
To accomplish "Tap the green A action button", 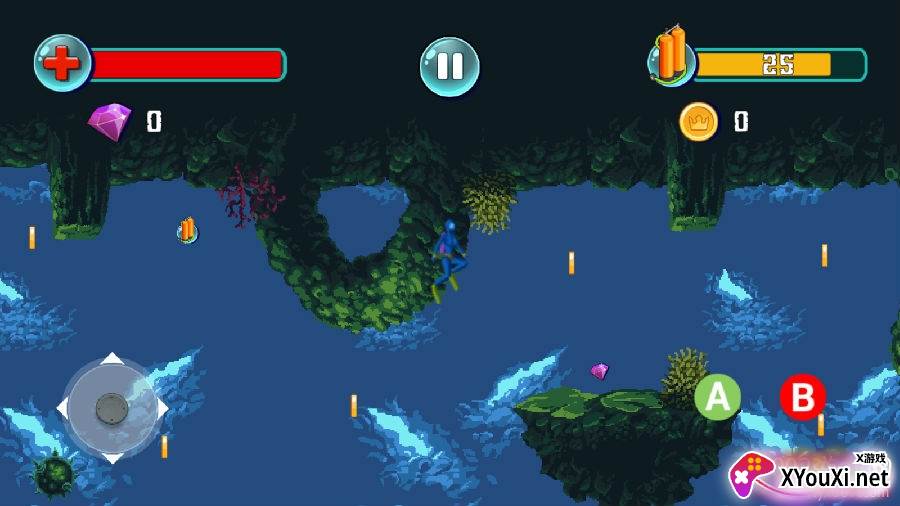I will 717,397.
